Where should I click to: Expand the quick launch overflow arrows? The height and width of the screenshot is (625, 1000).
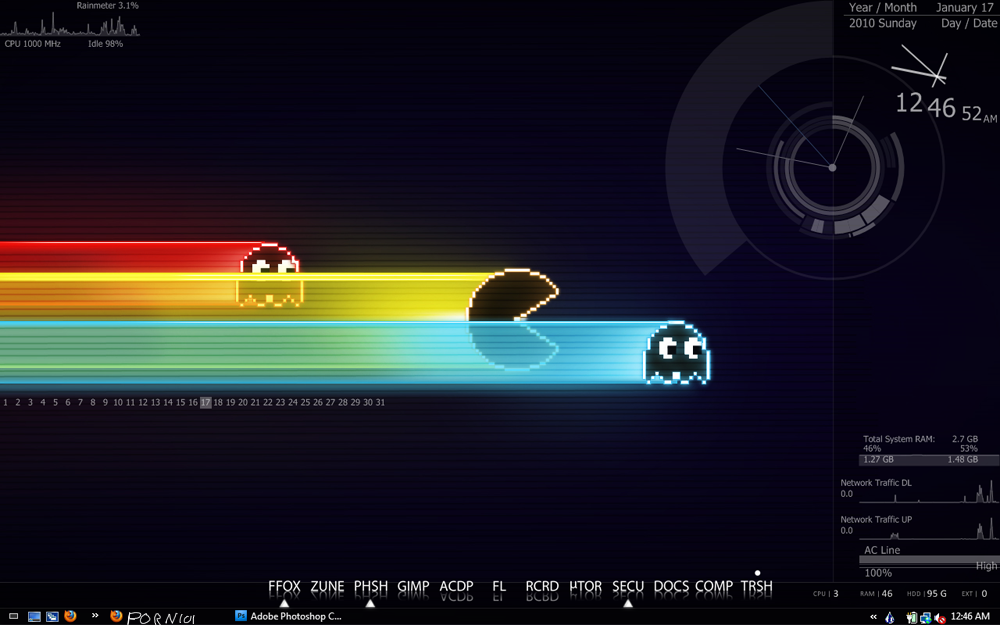click(x=95, y=616)
